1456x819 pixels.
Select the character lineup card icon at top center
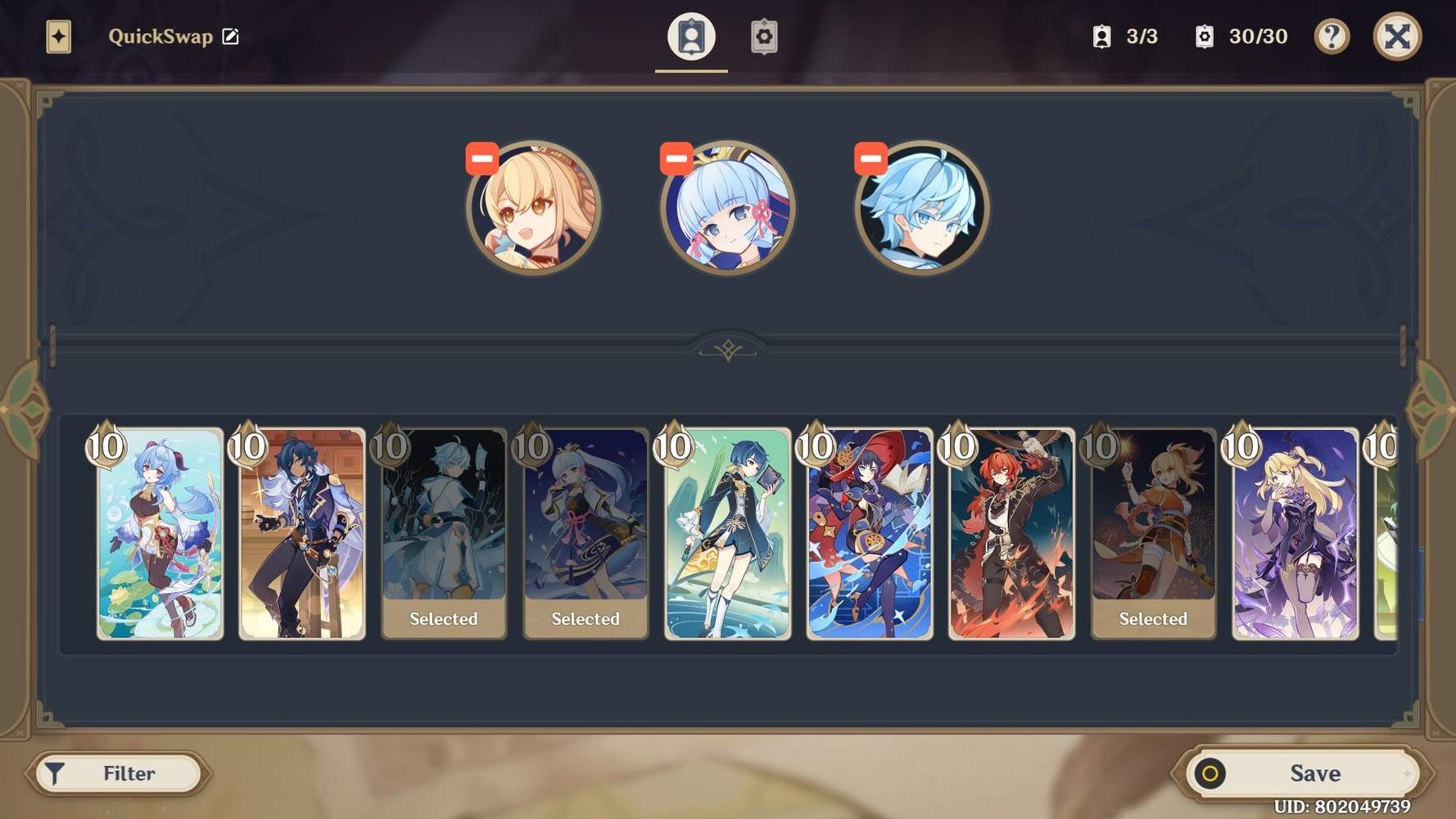691,37
